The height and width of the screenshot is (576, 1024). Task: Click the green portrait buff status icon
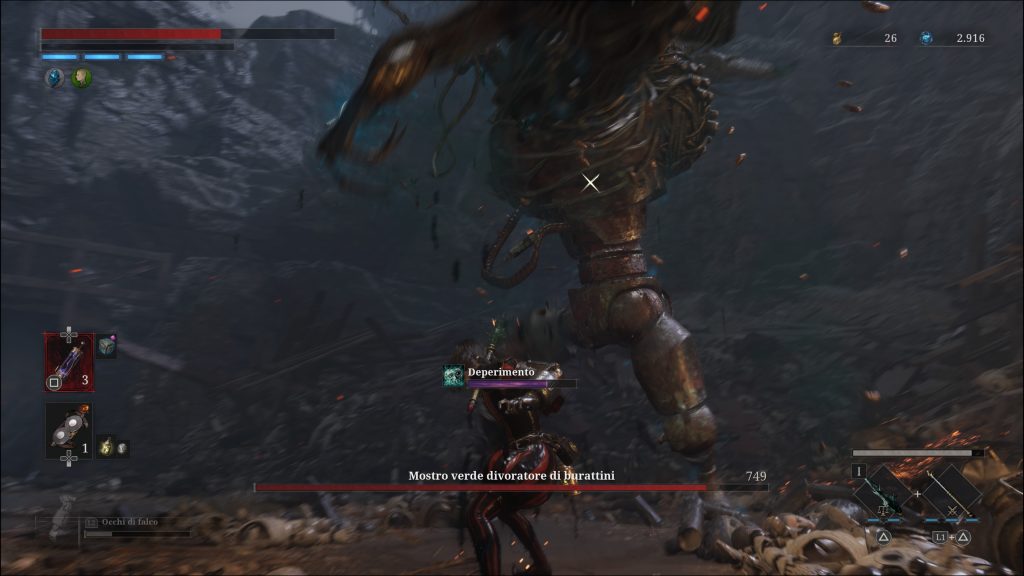pos(81,77)
